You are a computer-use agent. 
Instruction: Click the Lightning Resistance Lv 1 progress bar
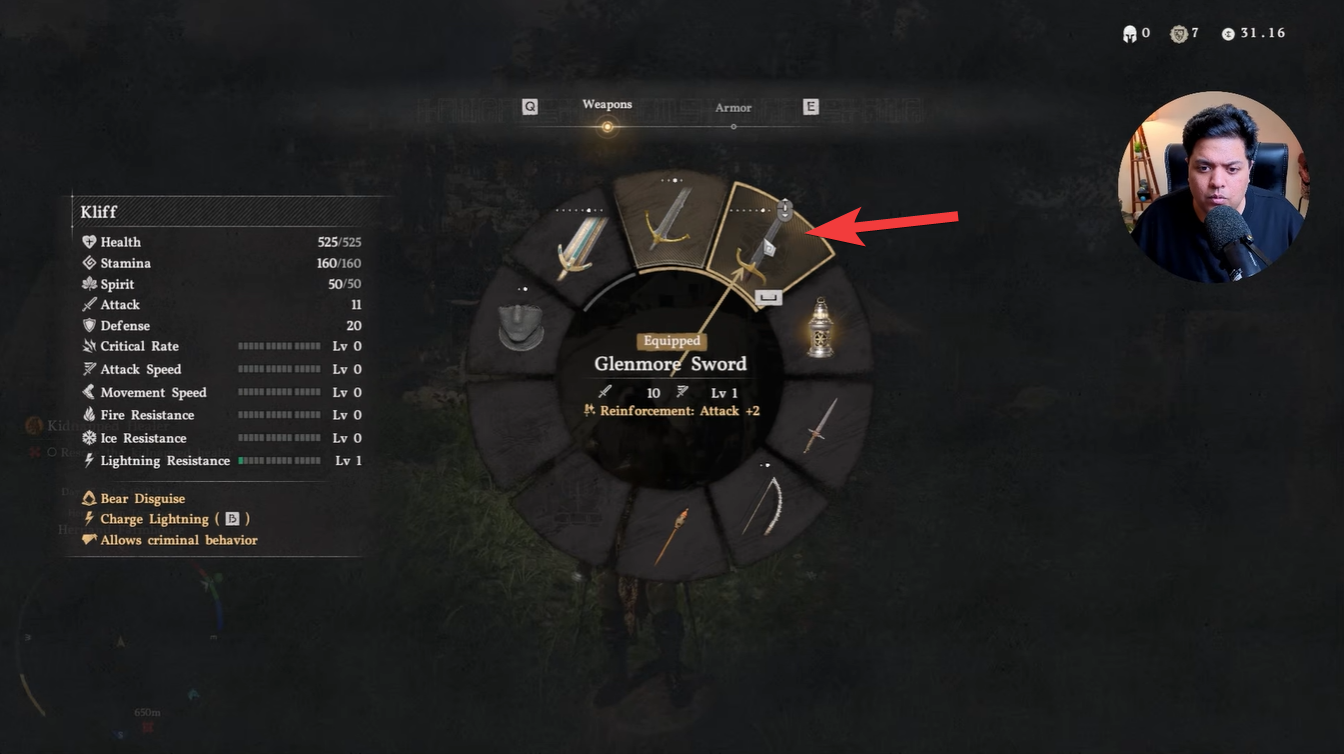[279, 460]
